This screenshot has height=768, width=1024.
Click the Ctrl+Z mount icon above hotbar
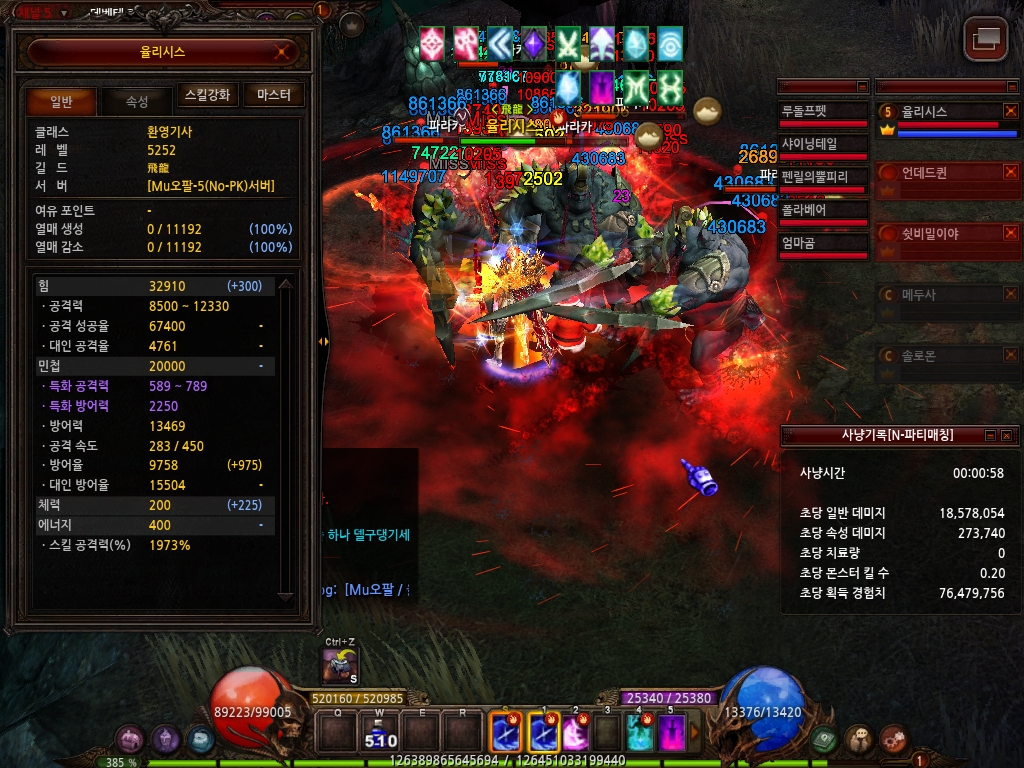340,665
